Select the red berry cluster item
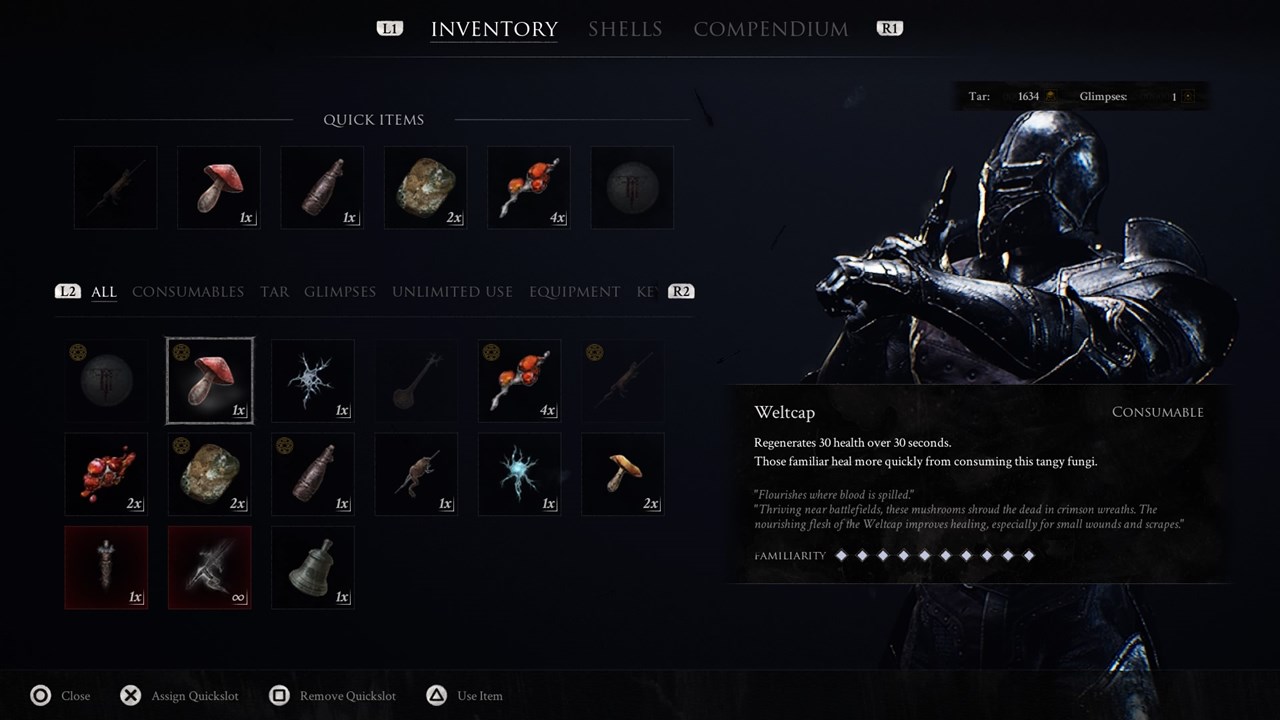Image resolution: width=1280 pixels, height=720 pixels. coord(106,474)
